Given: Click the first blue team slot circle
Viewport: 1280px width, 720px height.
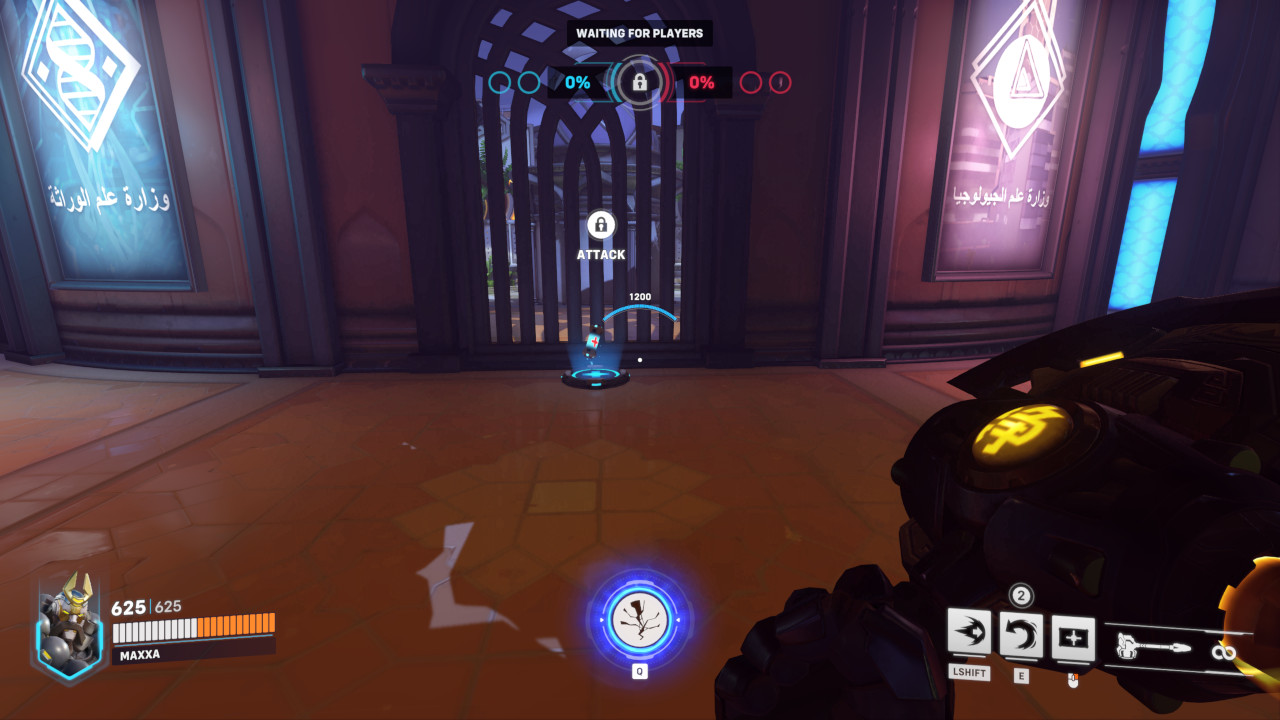Looking at the screenshot, I should [498, 84].
